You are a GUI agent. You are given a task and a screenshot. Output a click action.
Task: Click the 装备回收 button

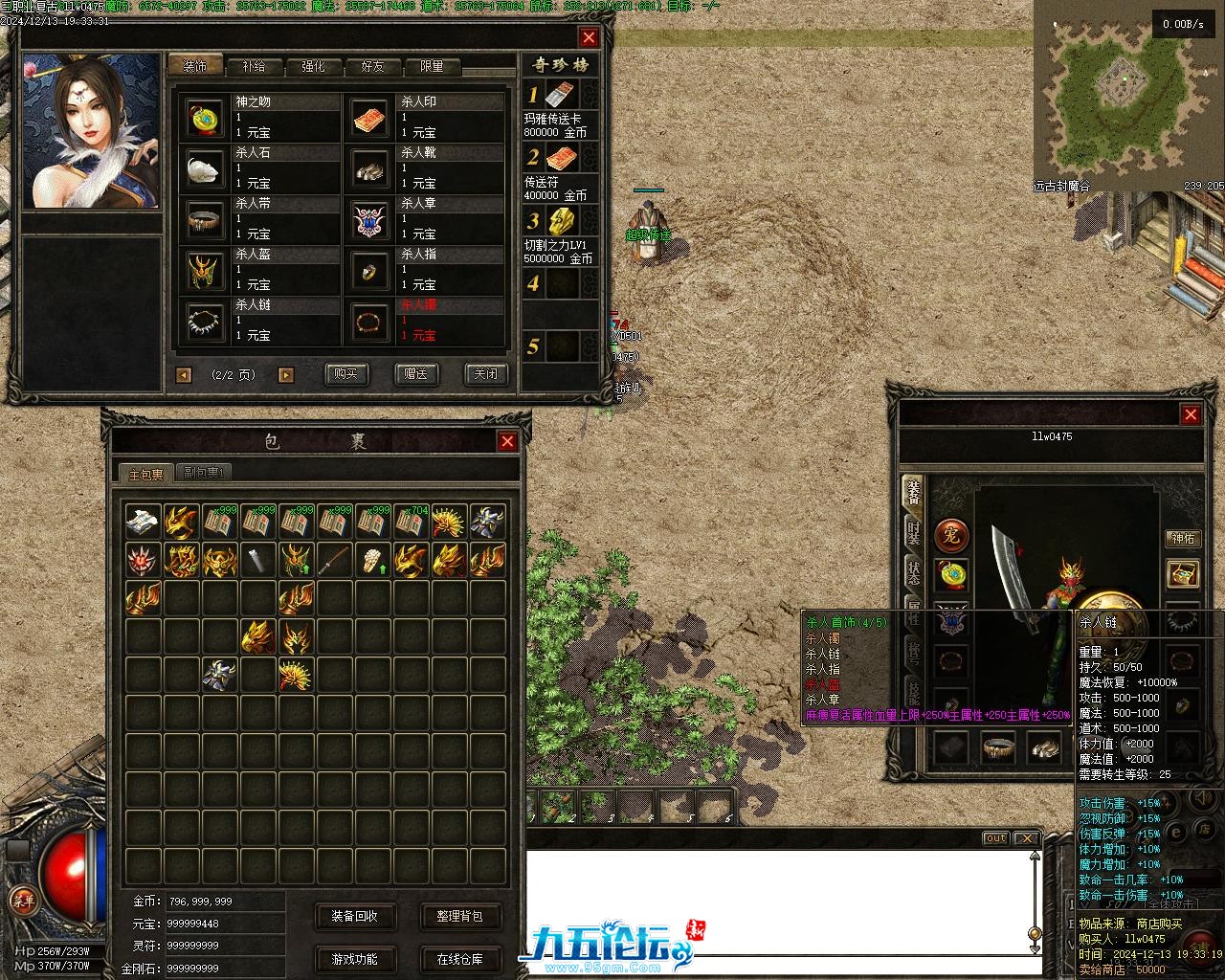click(354, 917)
